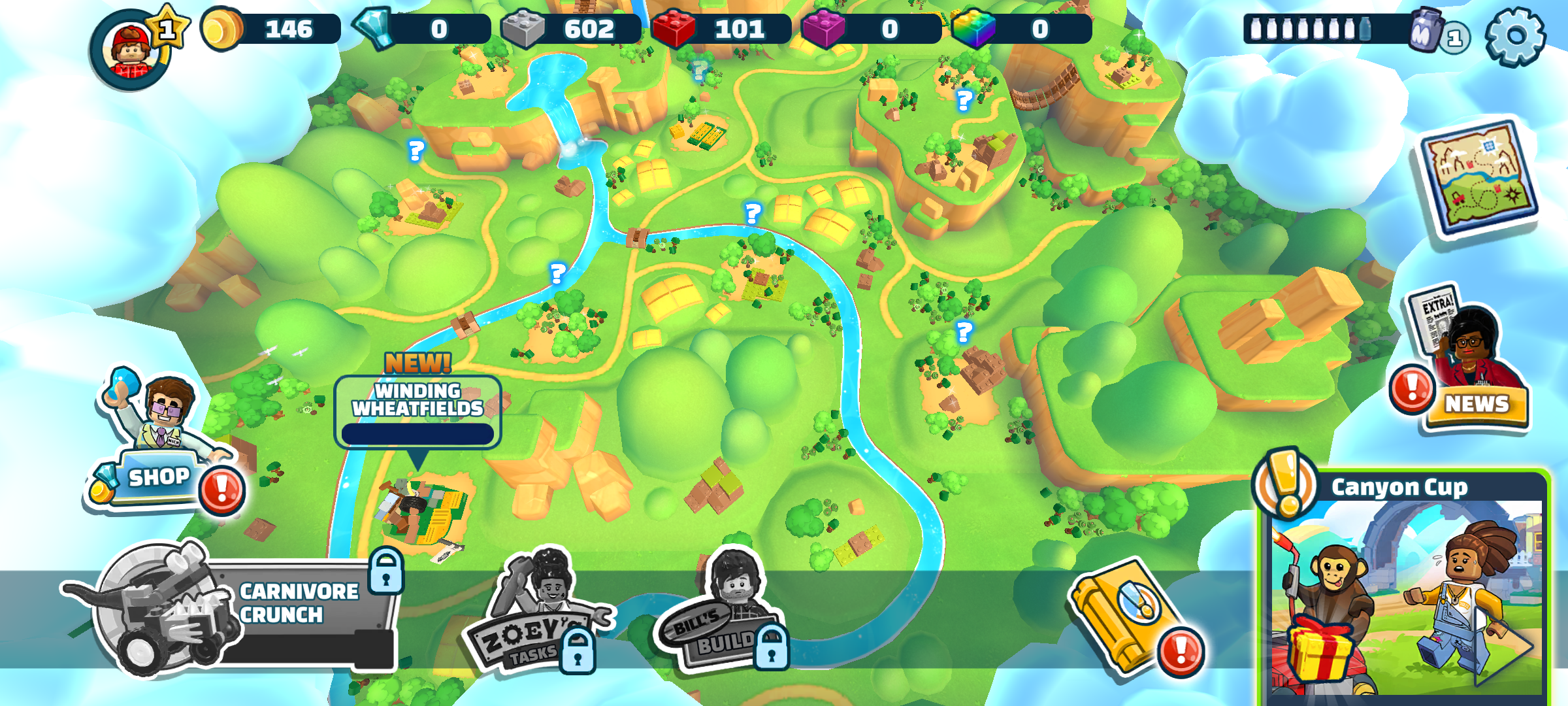Open the SHOP
Image resolution: width=1568 pixels, height=706 pixels.
(x=159, y=477)
